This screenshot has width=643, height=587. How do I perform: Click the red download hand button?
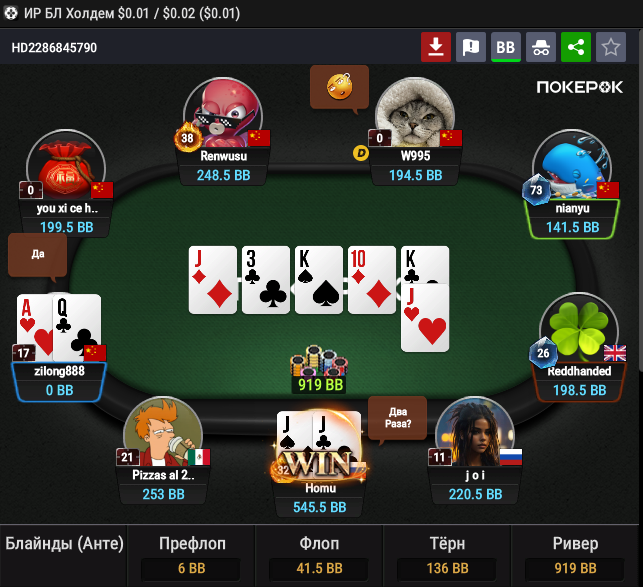436,46
